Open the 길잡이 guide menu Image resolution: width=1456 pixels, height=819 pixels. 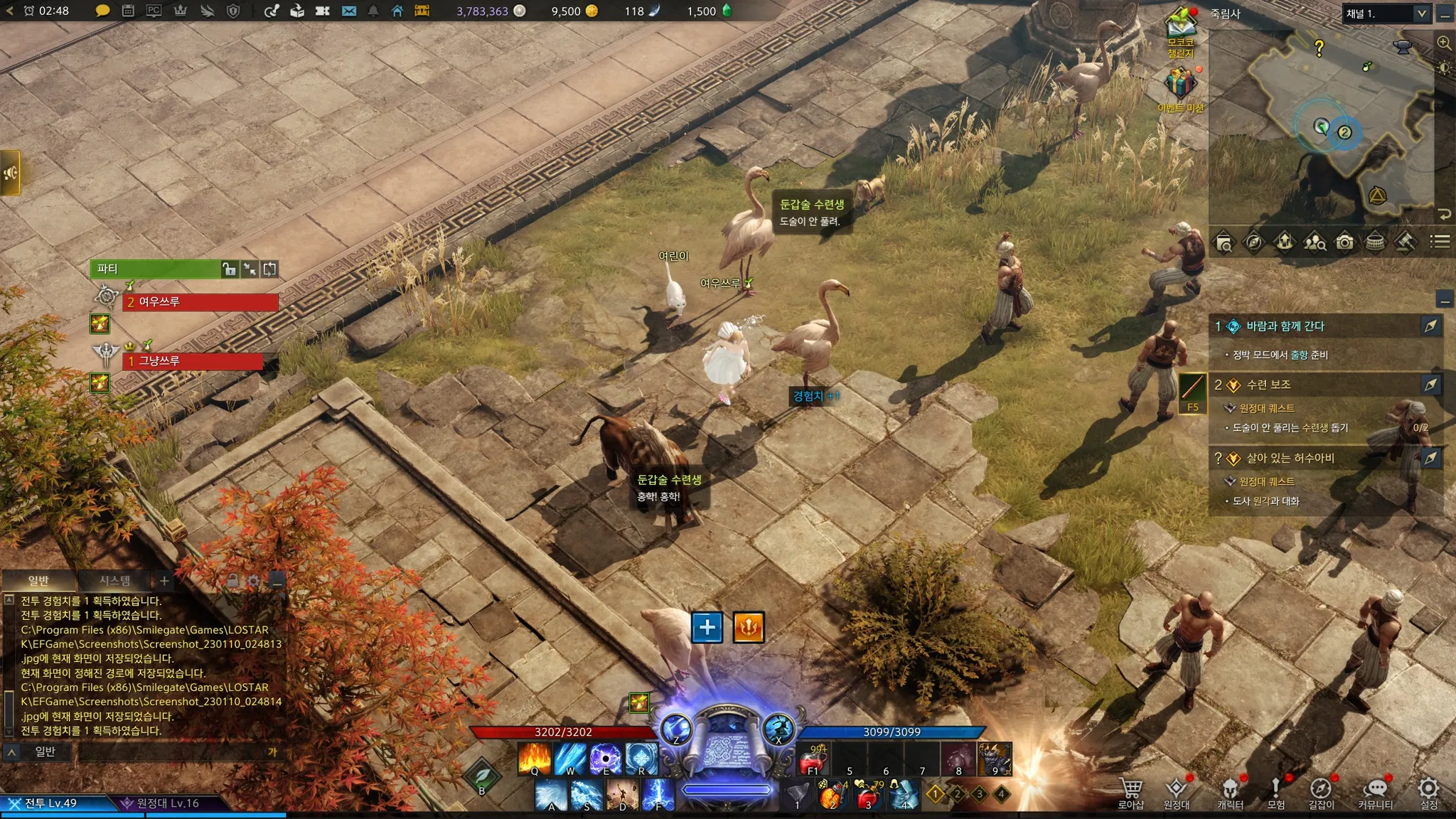point(1322,792)
